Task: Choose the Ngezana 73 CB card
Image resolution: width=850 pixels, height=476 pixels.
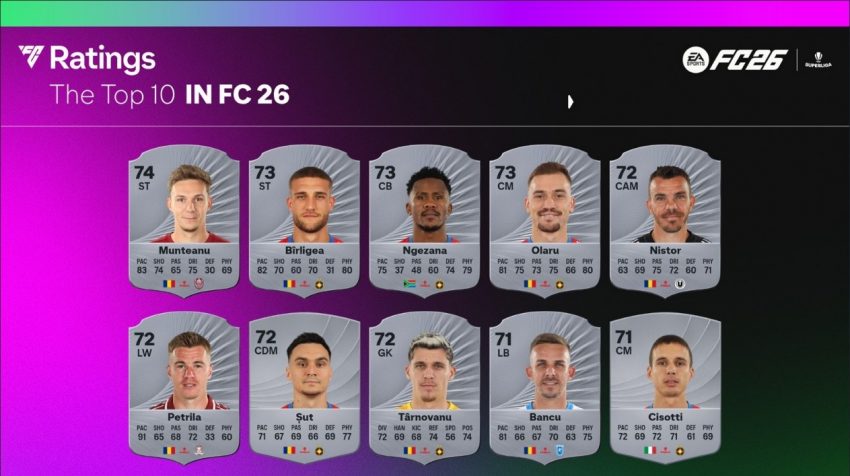Action: pyautogui.click(x=424, y=222)
